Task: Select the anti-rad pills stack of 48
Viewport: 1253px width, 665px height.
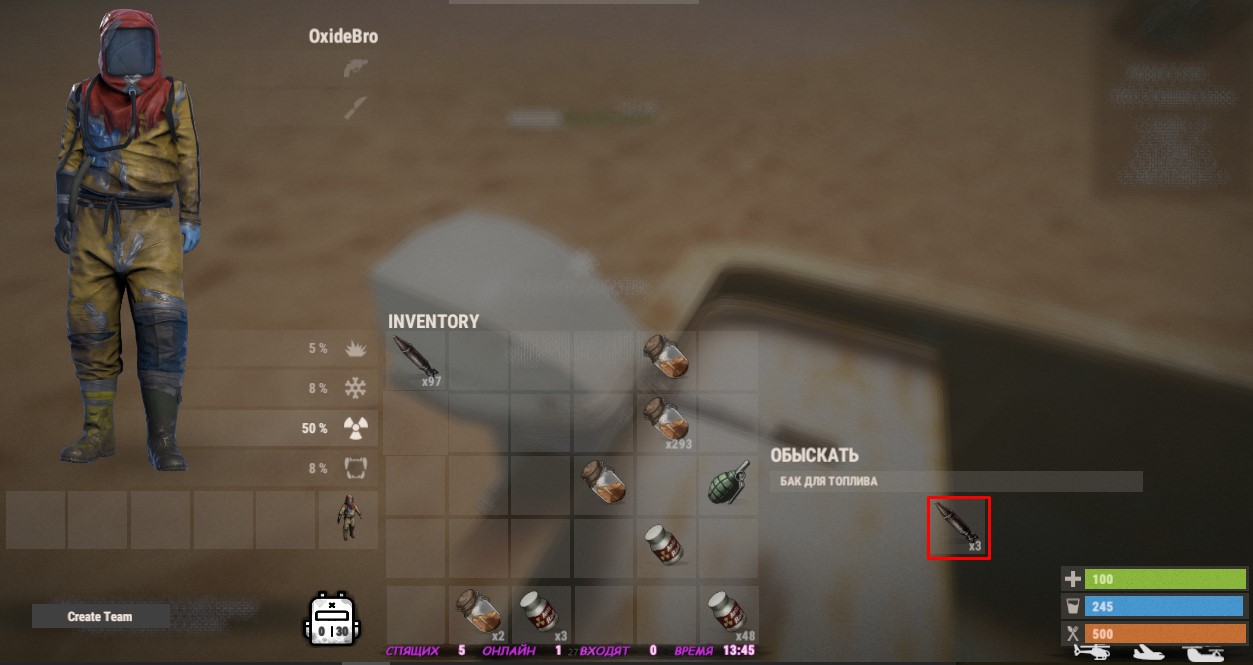Action: tap(727, 612)
